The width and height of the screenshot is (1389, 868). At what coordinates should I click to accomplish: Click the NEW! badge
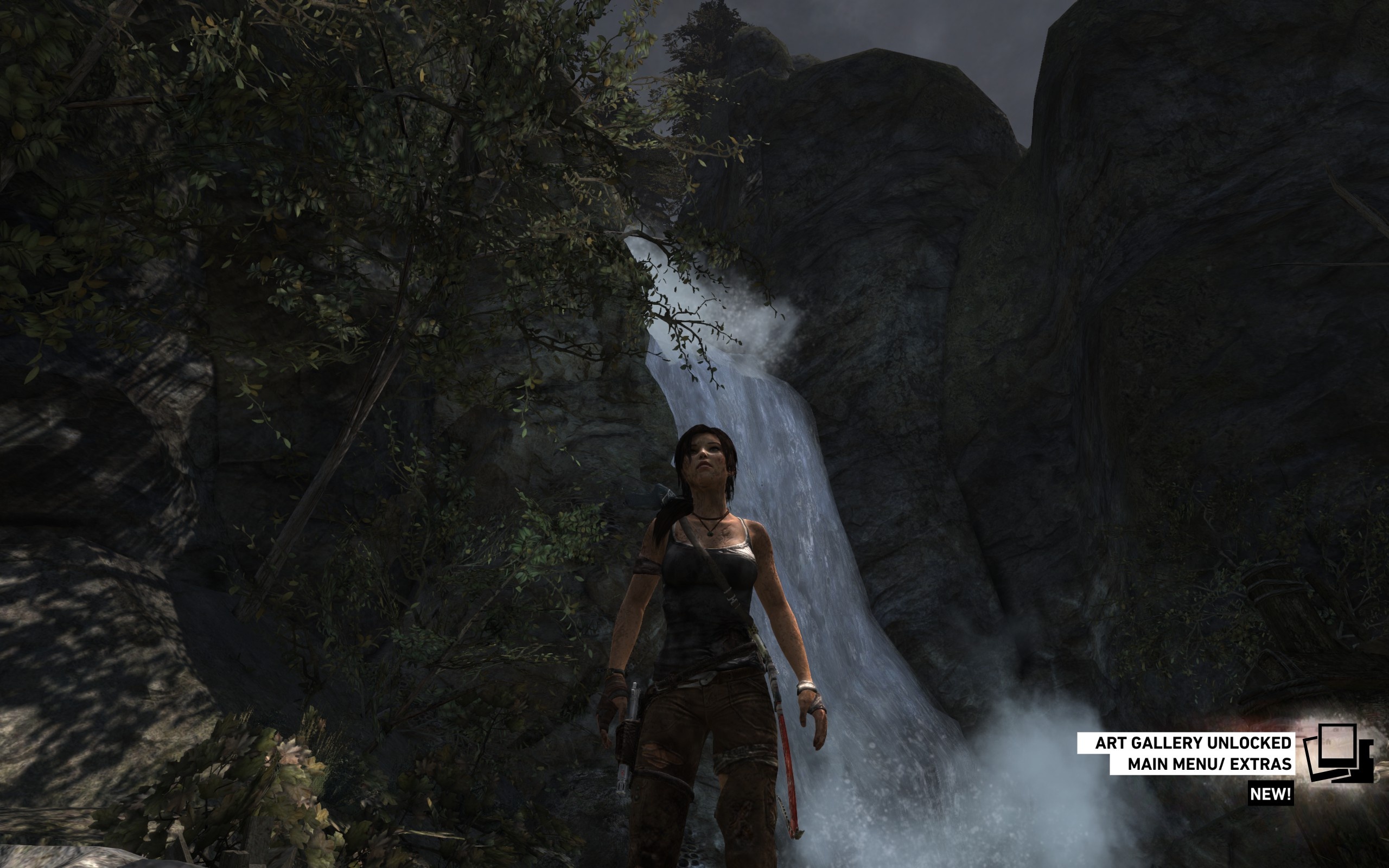tap(1270, 794)
